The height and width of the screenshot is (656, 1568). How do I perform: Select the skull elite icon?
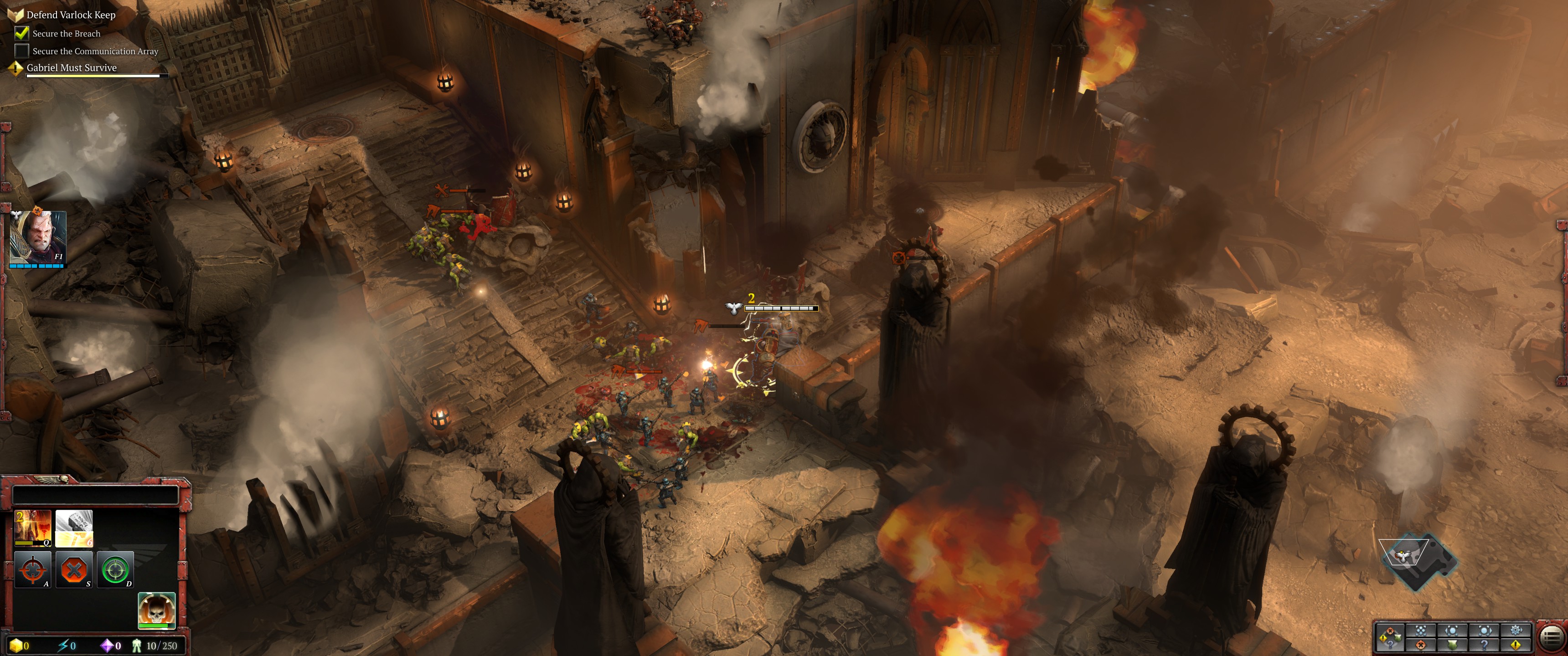pos(156,610)
